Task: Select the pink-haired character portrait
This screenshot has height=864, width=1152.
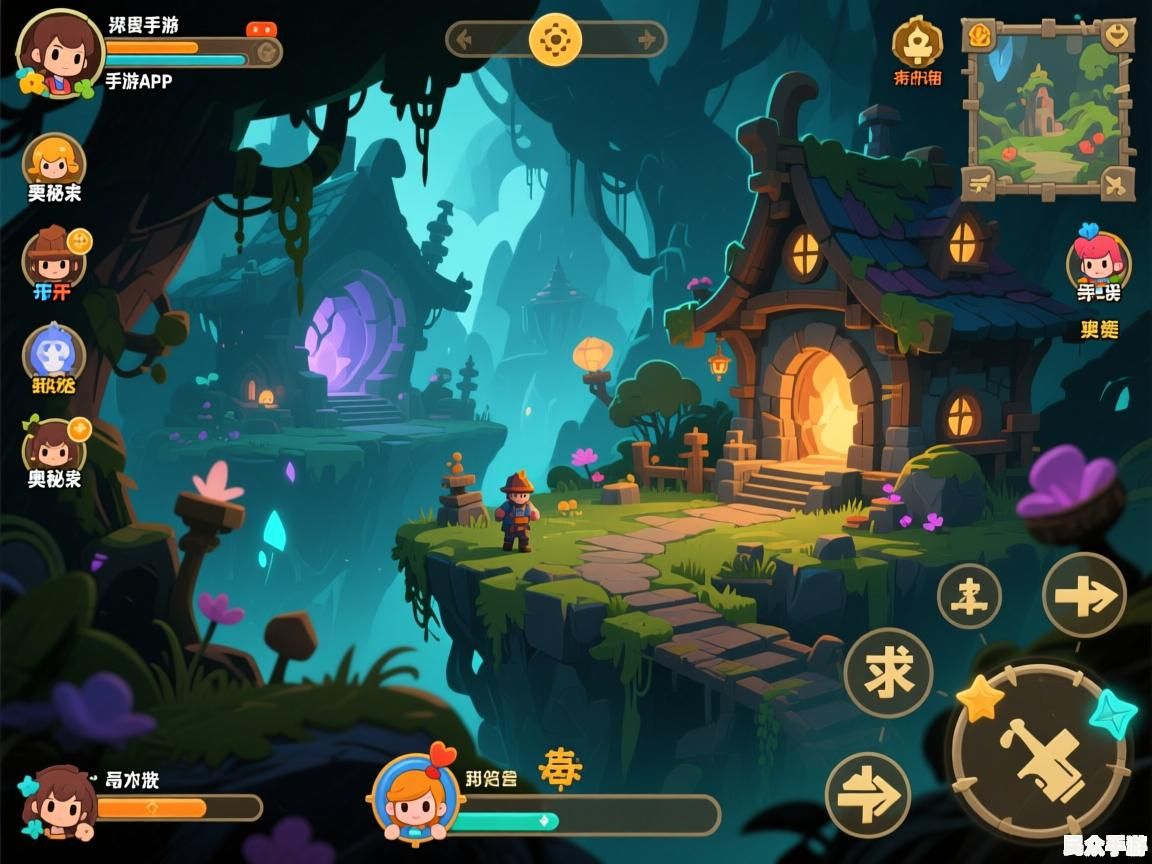Action: (x=1098, y=258)
